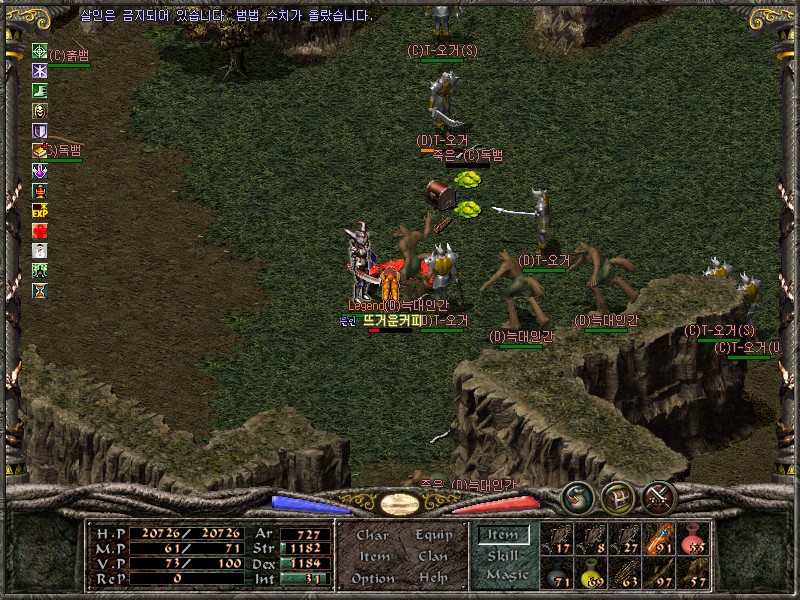This screenshot has height=600, width=800.
Task: Open the Char menu
Action: [372, 535]
